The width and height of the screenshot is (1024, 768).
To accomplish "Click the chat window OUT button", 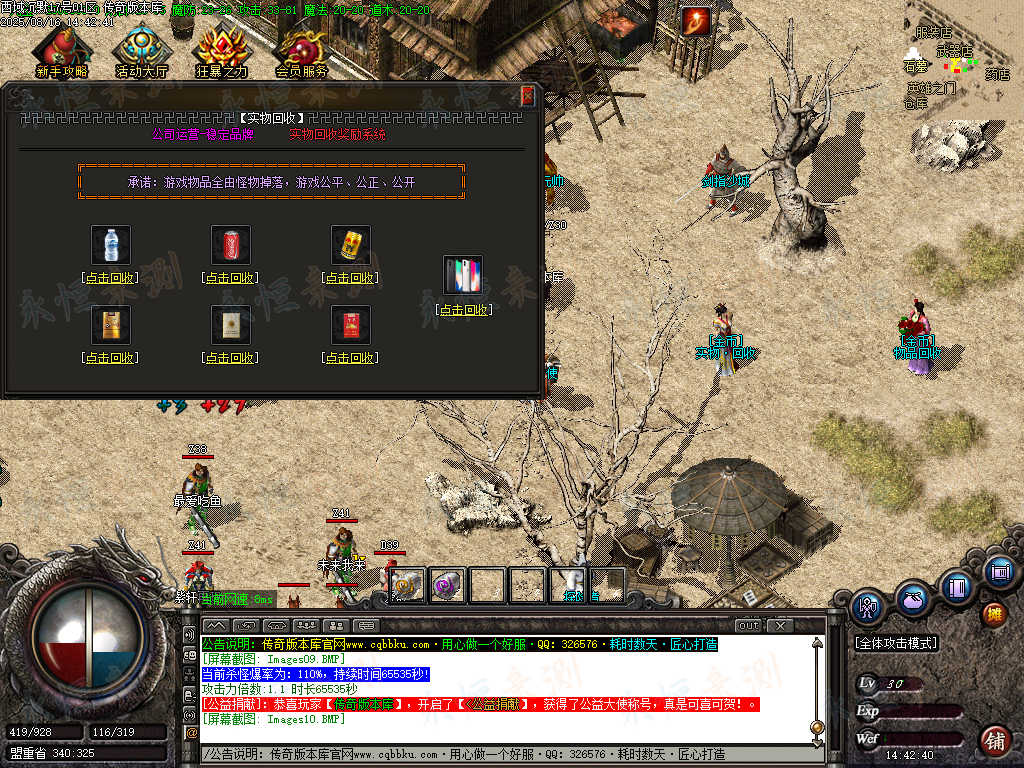I will click(x=748, y=625).
